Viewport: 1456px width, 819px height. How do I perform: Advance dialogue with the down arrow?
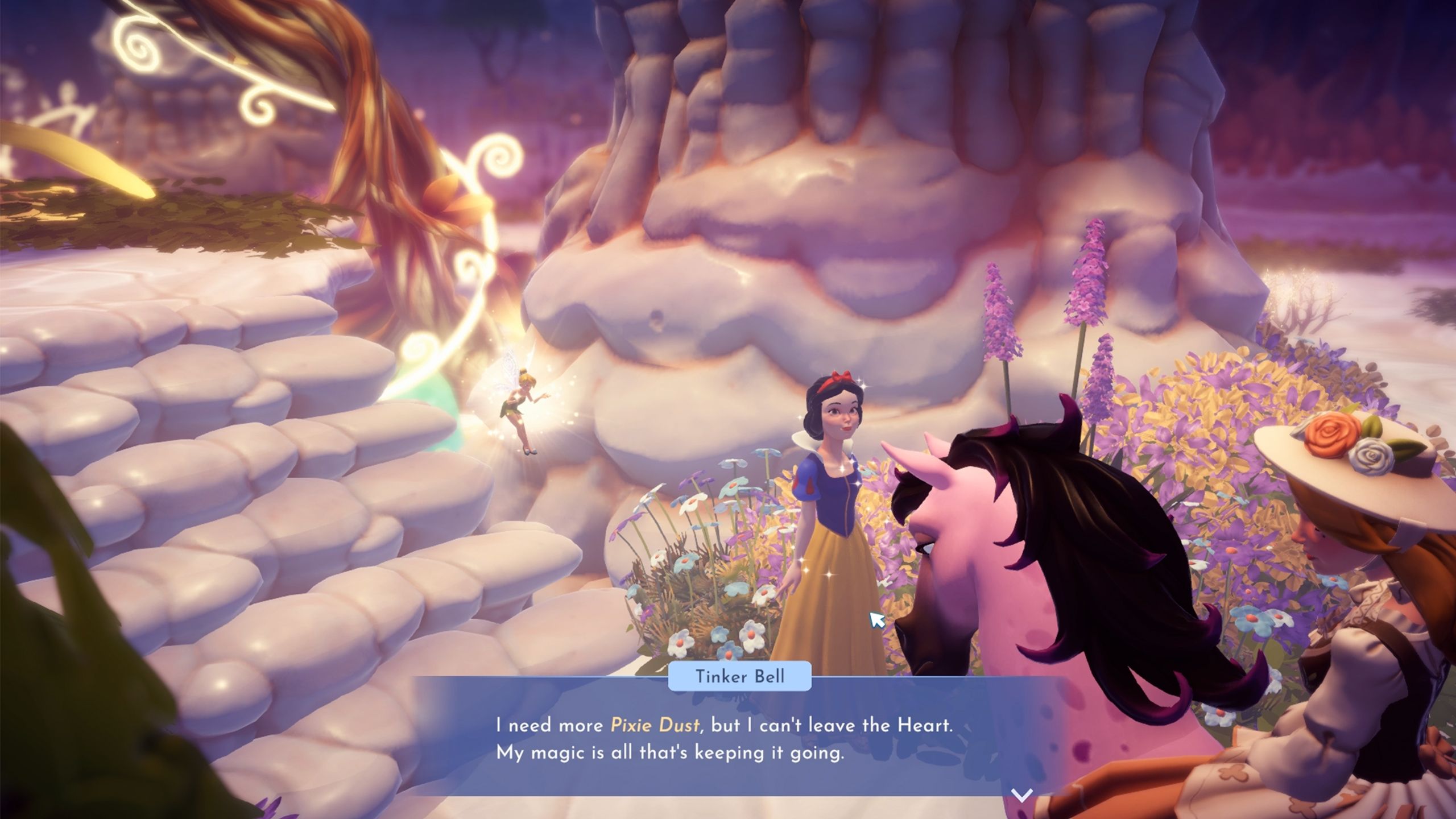click(x=1022, y=795)
